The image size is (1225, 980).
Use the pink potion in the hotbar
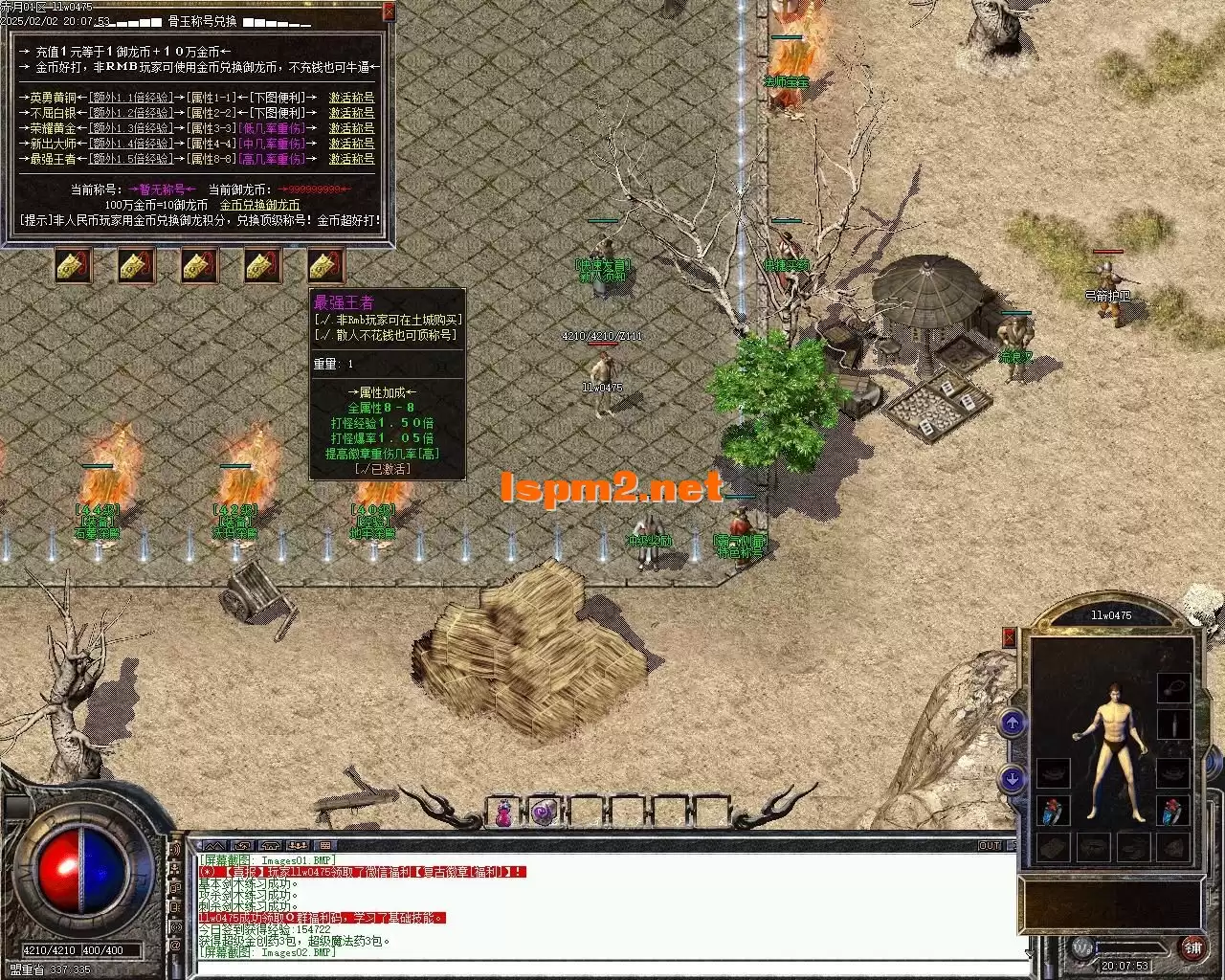[x=503, y=813]
